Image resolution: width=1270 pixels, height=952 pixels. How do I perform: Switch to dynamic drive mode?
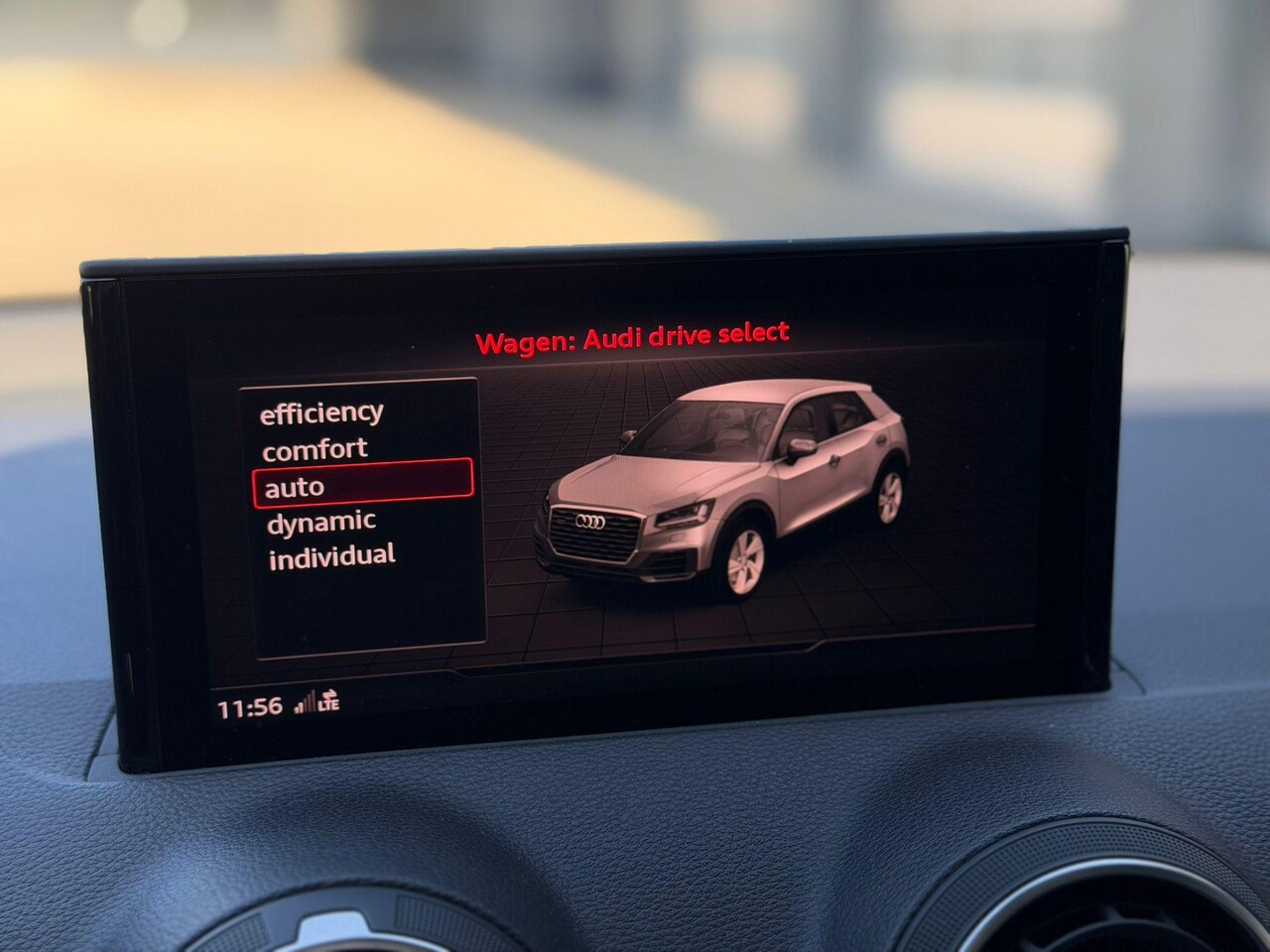coord(321,522)
